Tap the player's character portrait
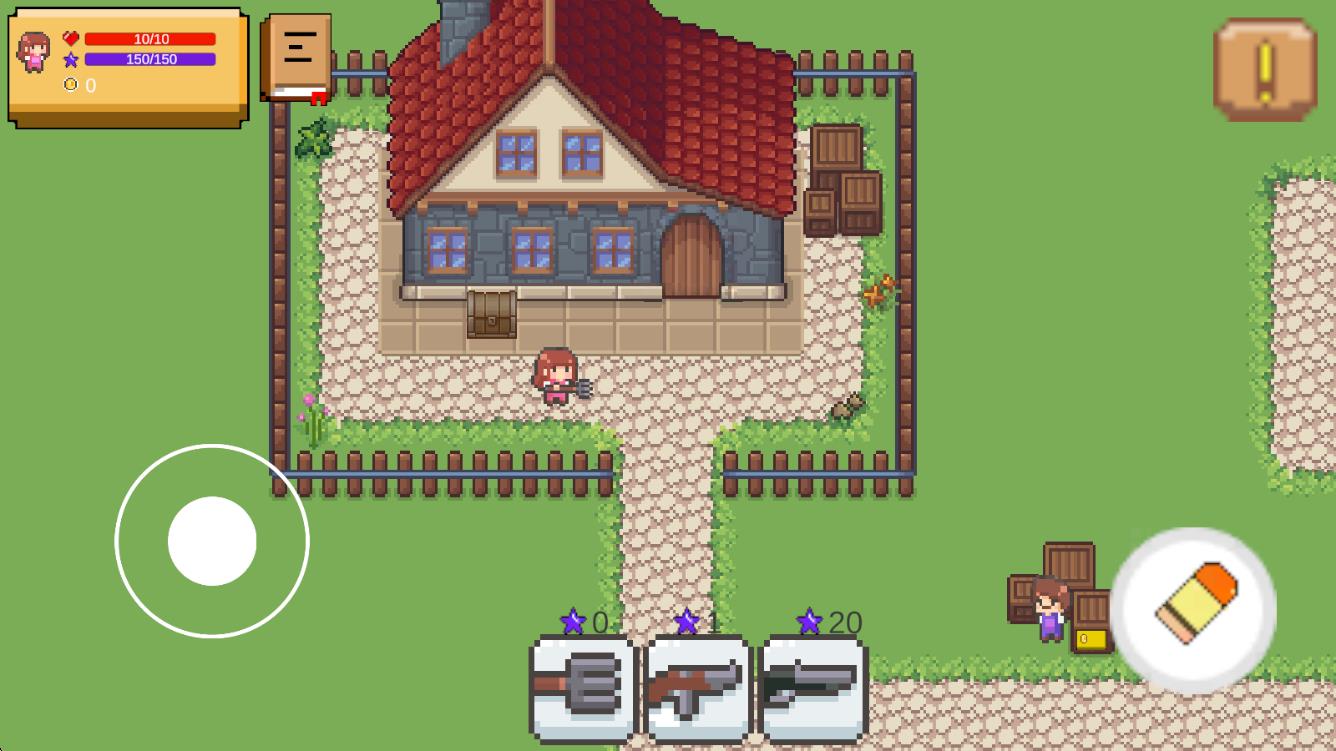The height and width of the screenshot is (751, 1336). (33, 50)
